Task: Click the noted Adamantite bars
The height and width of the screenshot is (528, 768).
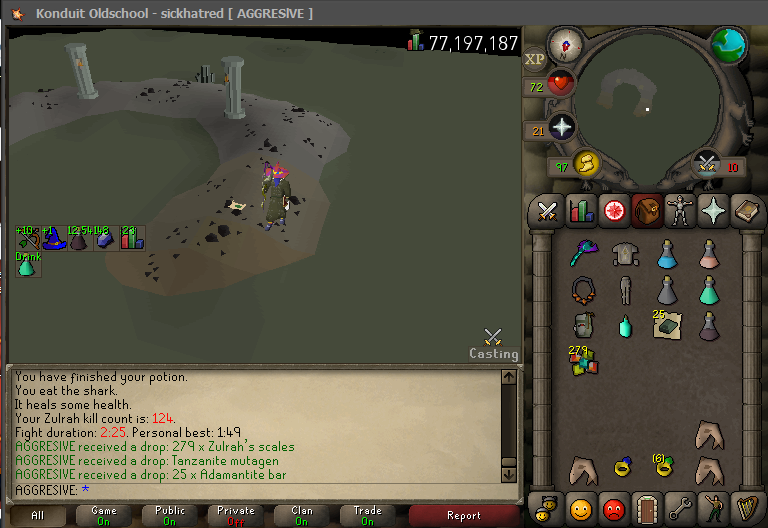Action: tap(666, 324)
